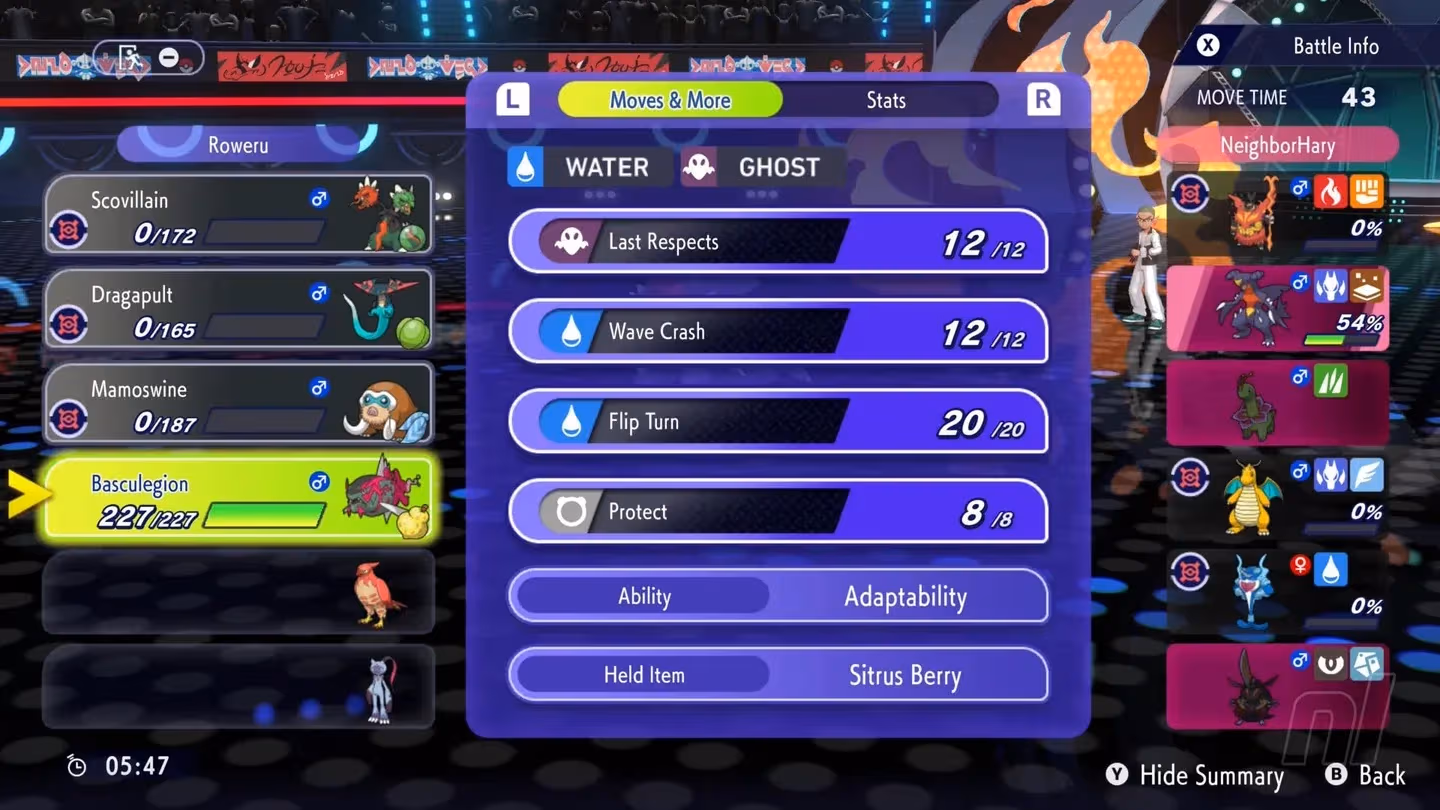
Task: Select the Moves & More tab
Action: 670,99
